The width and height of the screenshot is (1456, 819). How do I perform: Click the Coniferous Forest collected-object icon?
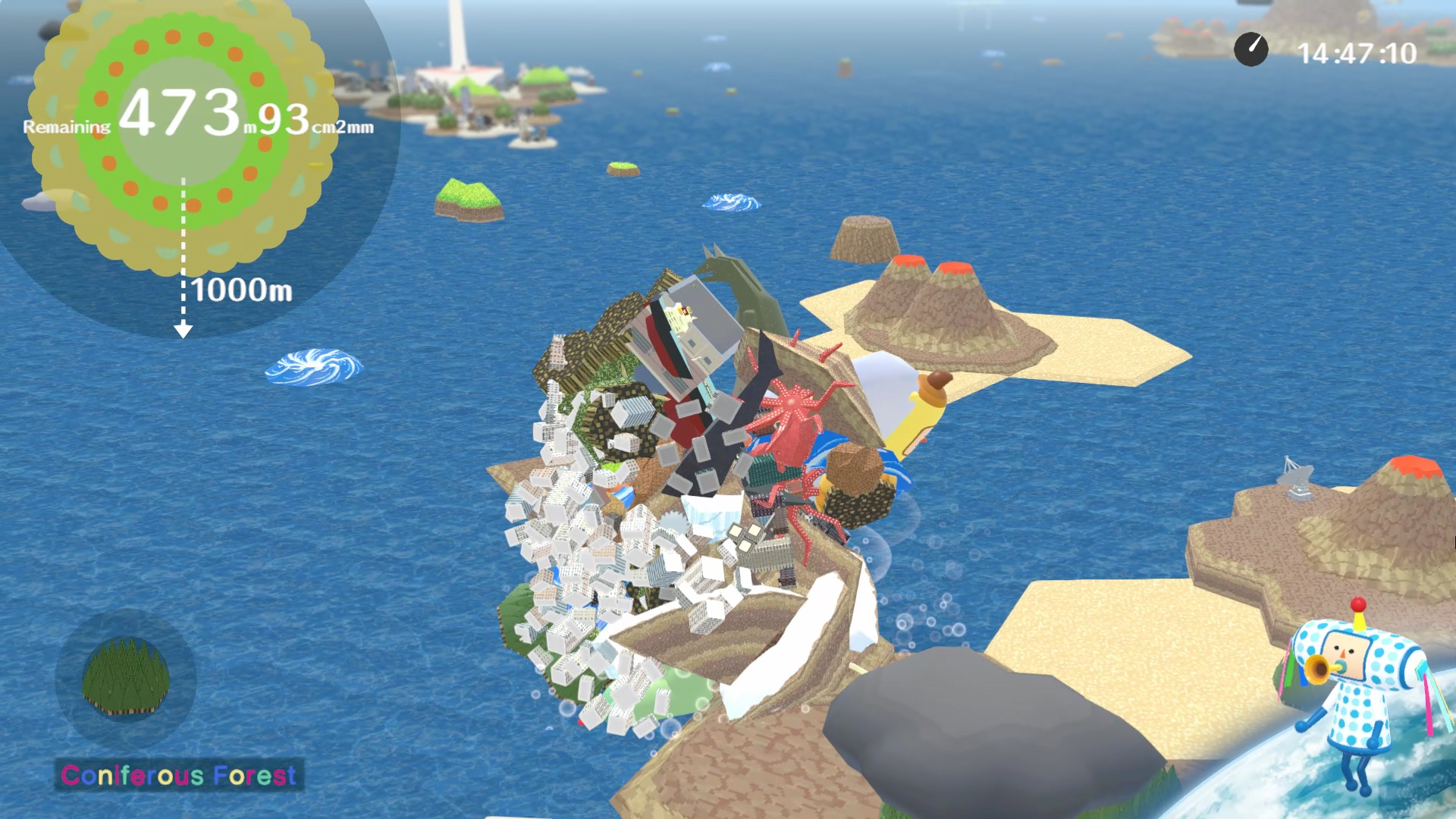tap(125, 677)
